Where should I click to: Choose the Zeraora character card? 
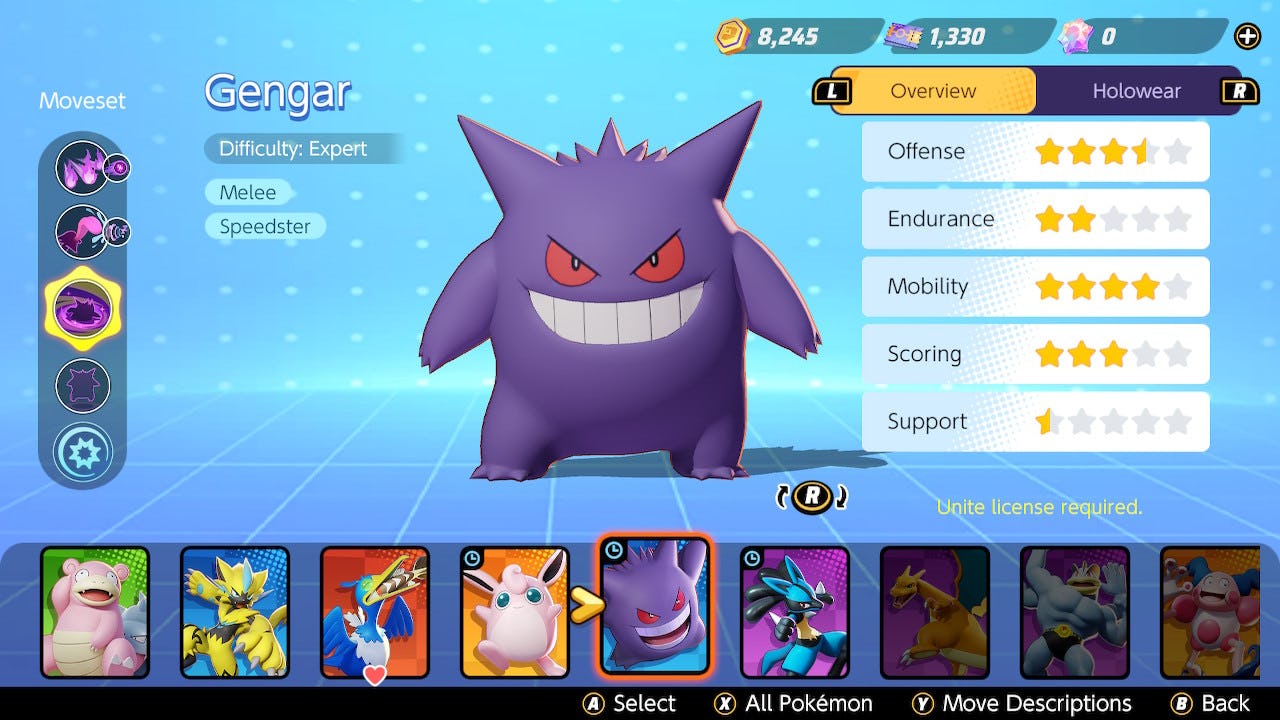click(x=235, y=611)
